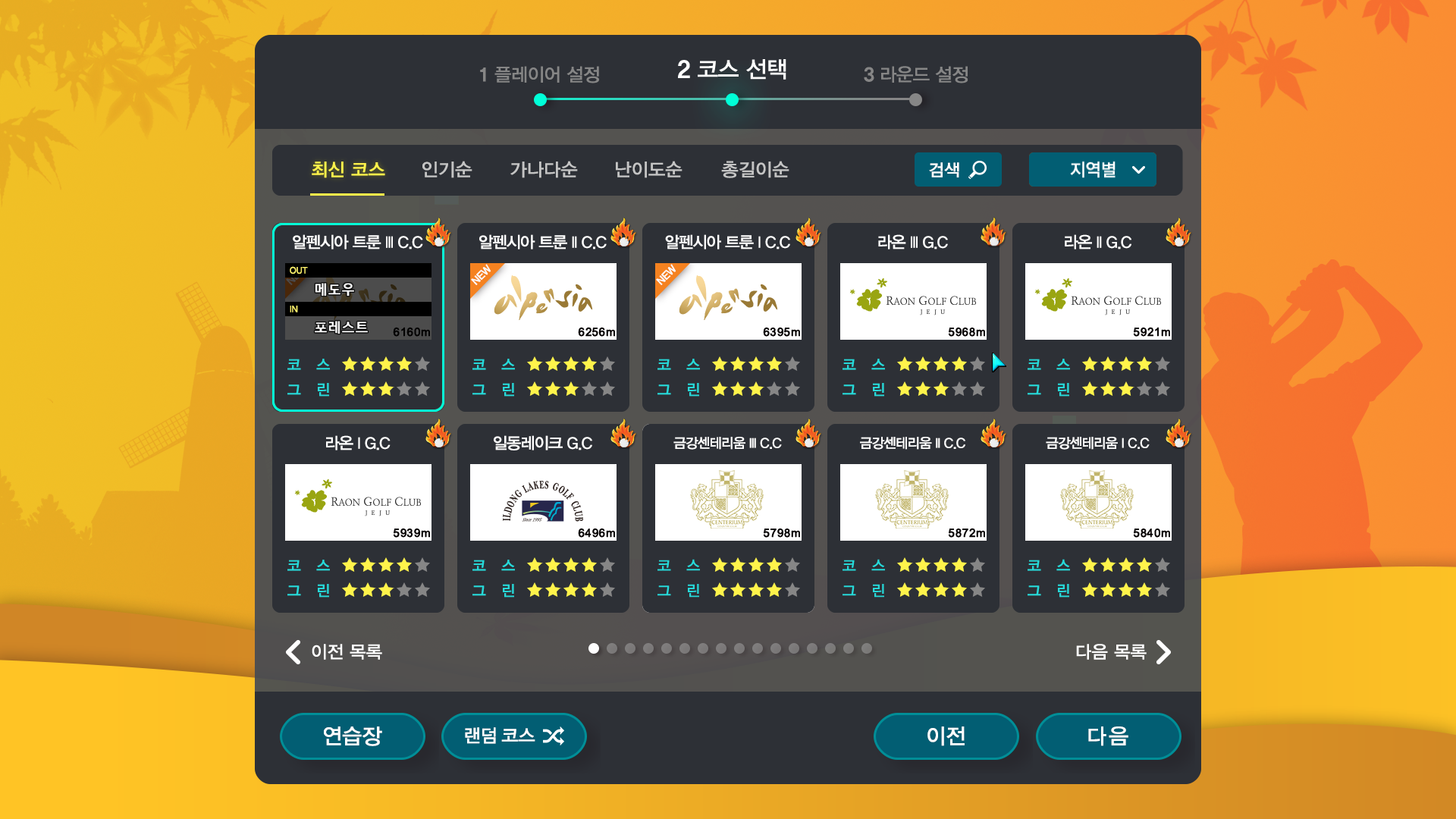Viewport: 1456px width, 819px height.
Task: Open the 지역별 region dropdown
Action: coord(1092,170)
